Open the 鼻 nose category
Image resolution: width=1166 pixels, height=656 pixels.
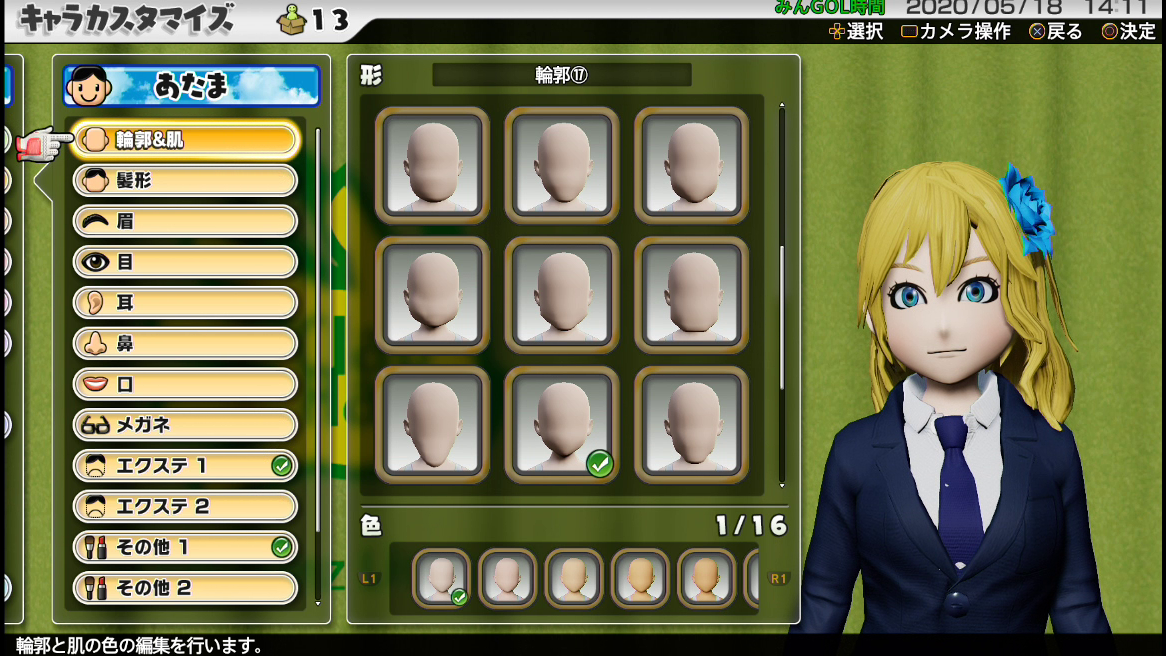pyautogui.click(x=186, y=343)
